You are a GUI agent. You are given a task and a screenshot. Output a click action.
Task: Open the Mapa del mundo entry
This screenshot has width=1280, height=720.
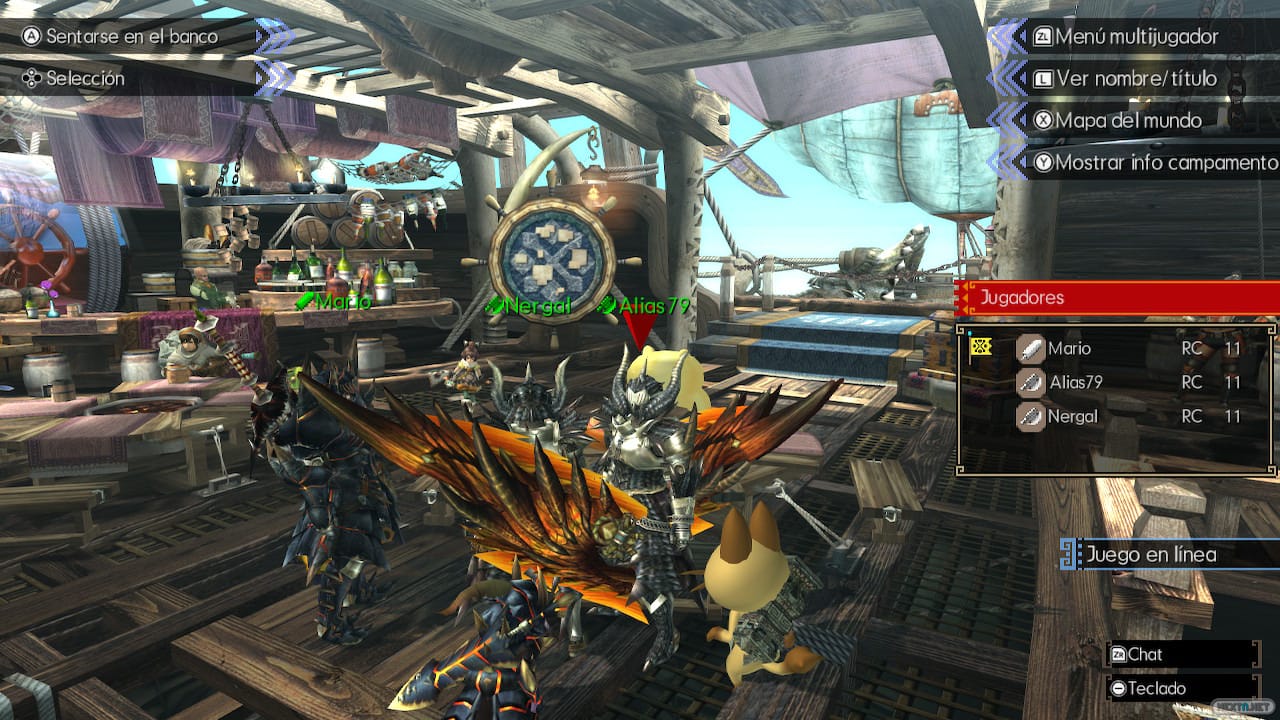pyautogui.click(x=1130, y=121)
